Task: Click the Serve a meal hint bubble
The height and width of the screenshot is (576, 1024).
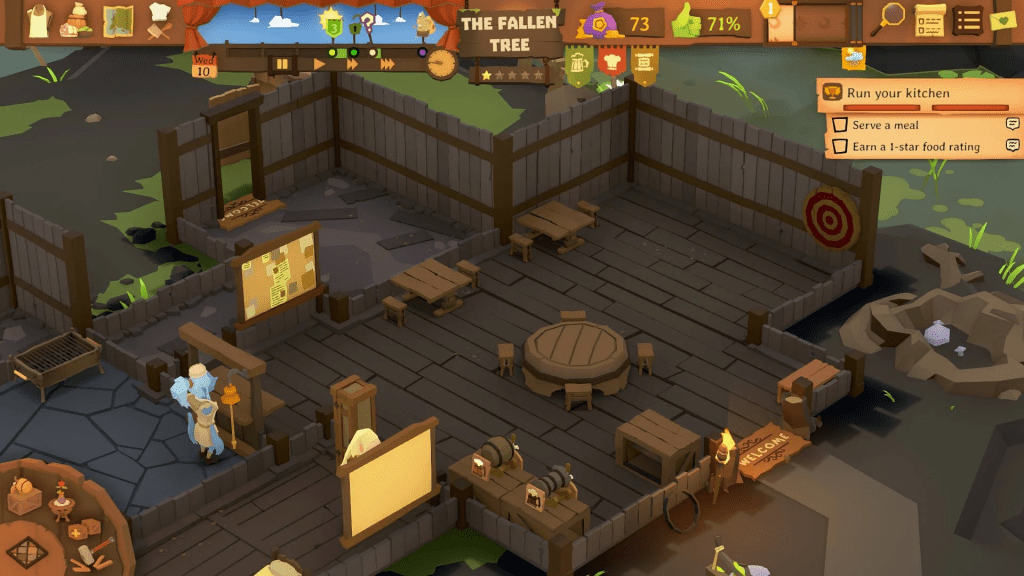Action: (1012, 125)
